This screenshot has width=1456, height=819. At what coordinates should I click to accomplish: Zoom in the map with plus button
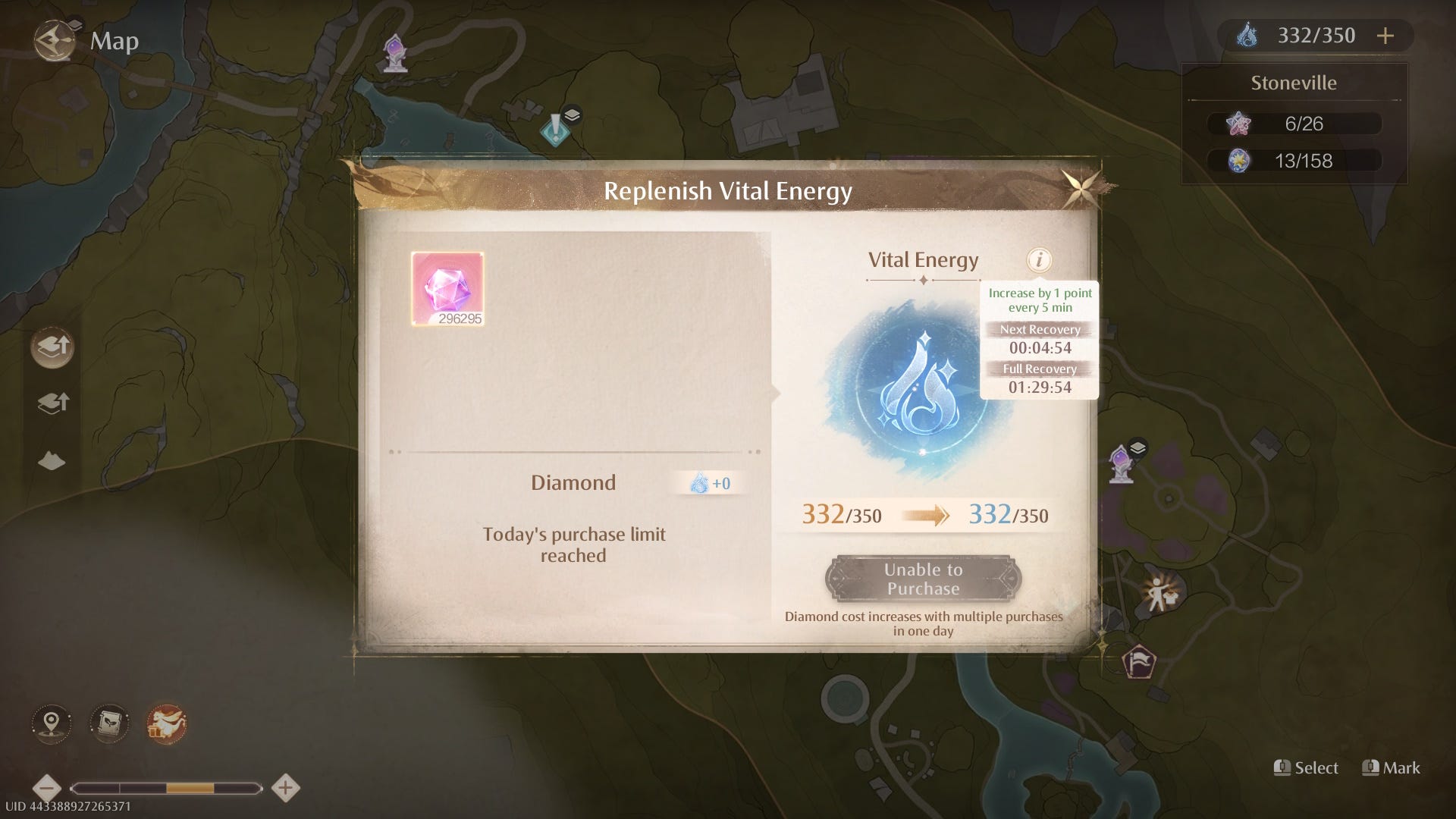tap(285, 788)
